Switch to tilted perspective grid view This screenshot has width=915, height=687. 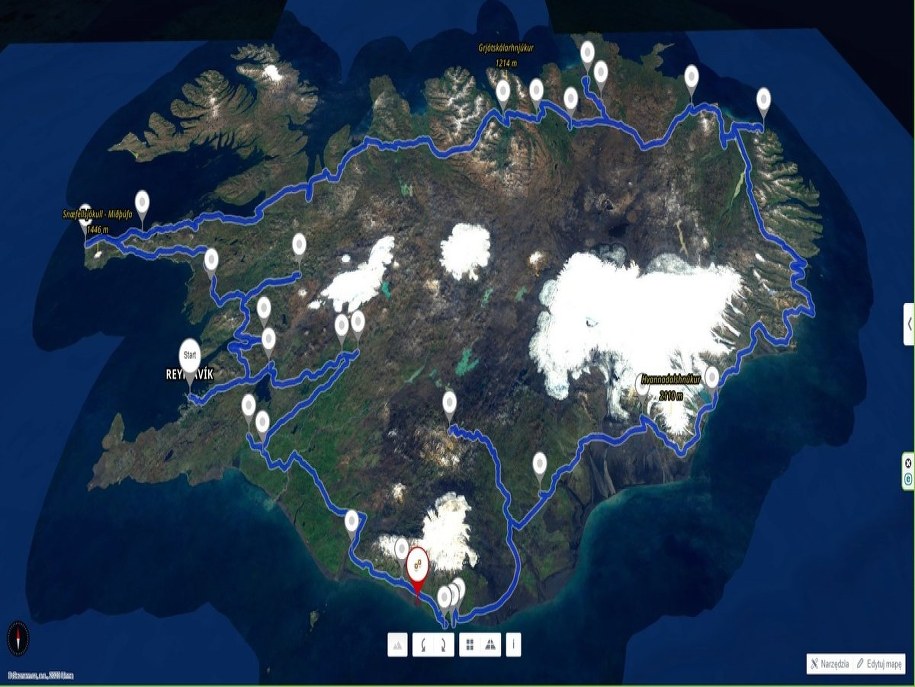[491, 645]
